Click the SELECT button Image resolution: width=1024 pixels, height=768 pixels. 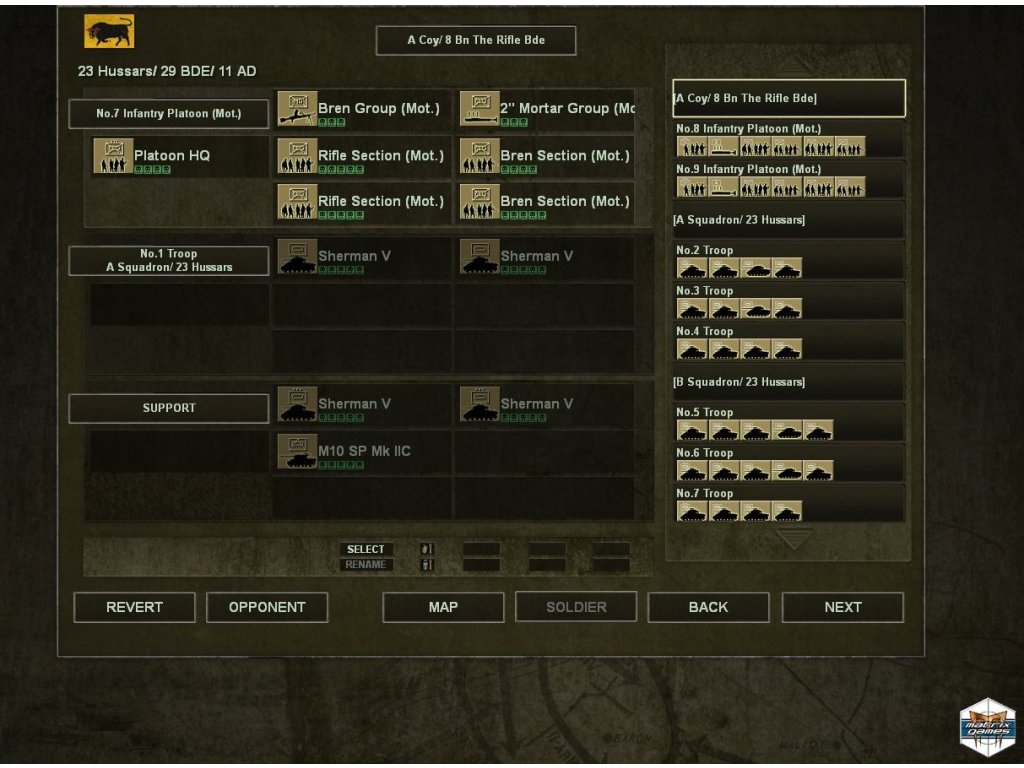coord(366,549)
